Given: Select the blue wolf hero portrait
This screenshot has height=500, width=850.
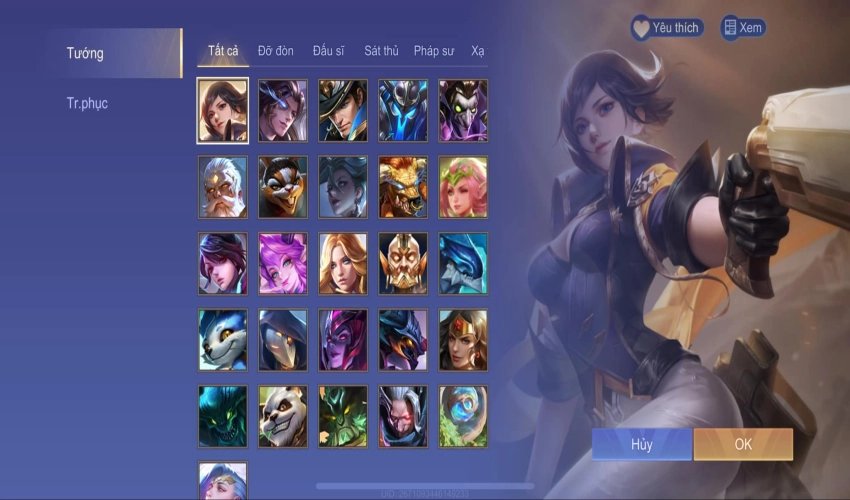Looking at the screenshot, I should (x=223, y=340).
